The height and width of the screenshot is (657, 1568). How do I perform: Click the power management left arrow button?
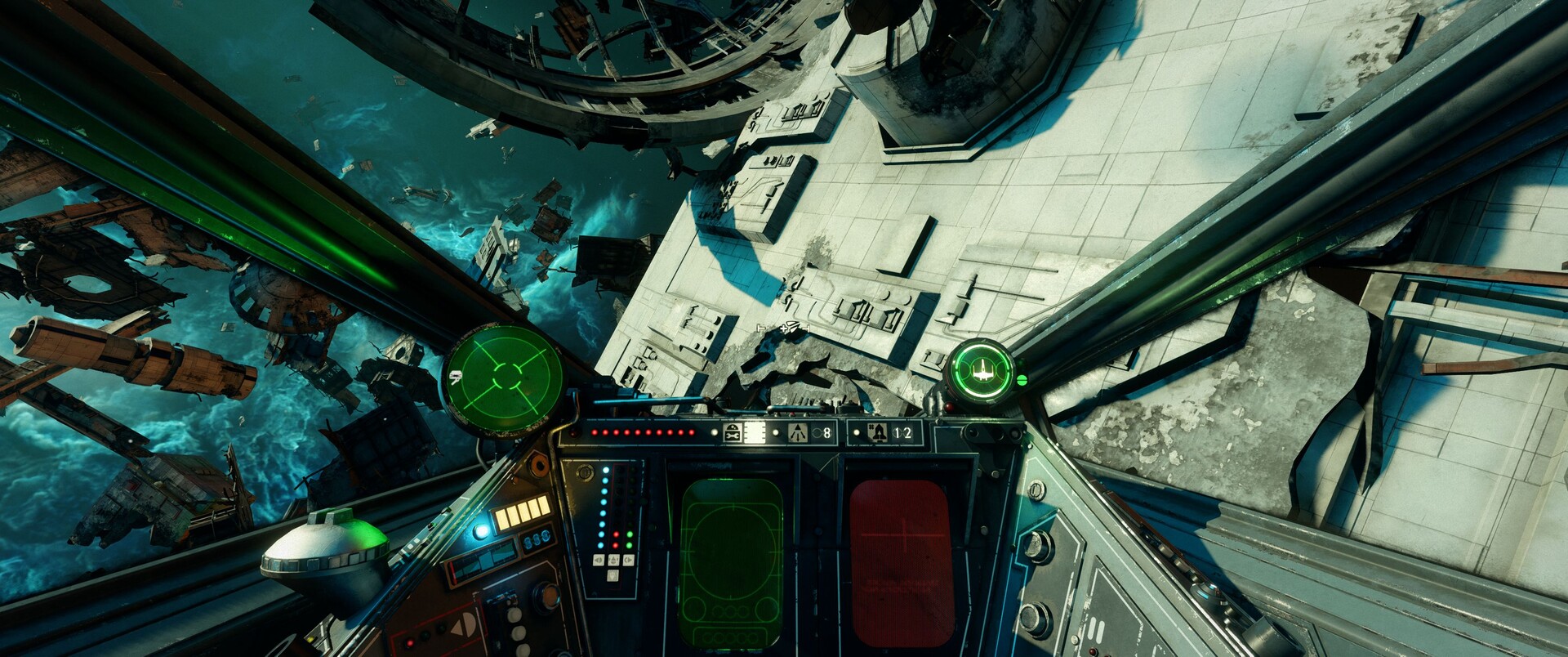pos(599,561)
